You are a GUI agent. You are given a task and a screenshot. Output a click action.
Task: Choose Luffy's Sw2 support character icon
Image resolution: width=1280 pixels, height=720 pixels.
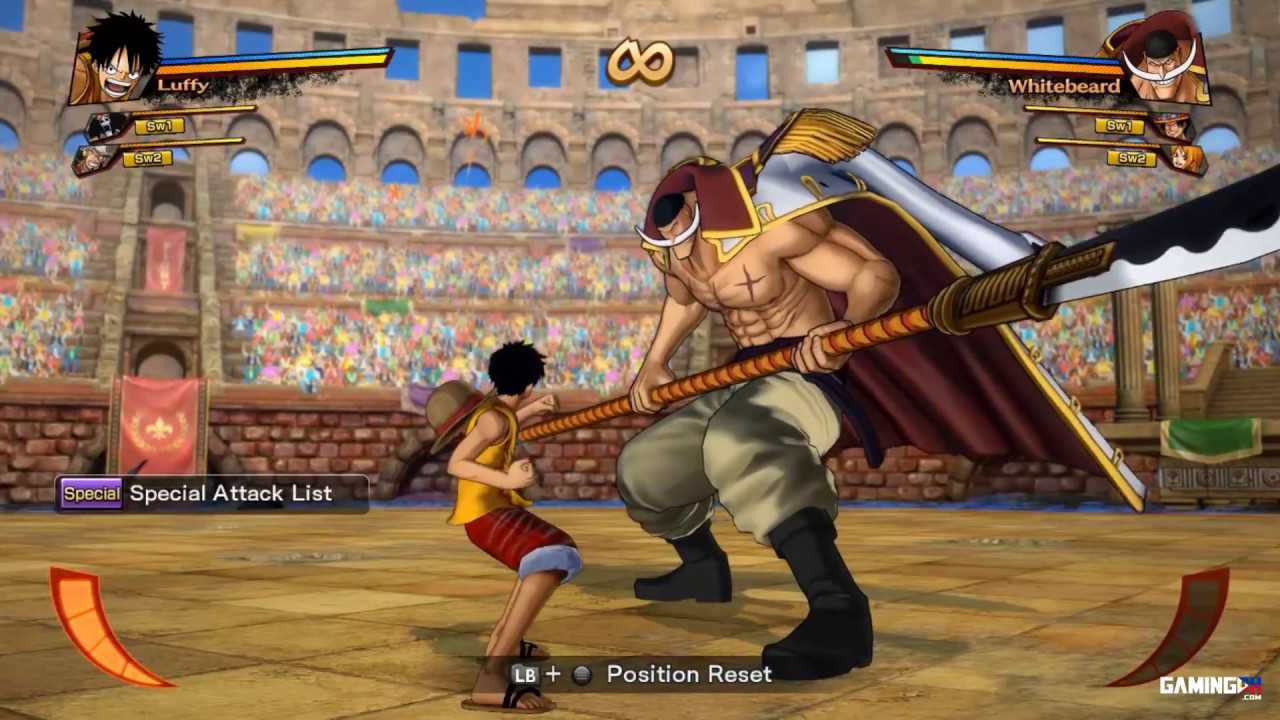(93, 159)
